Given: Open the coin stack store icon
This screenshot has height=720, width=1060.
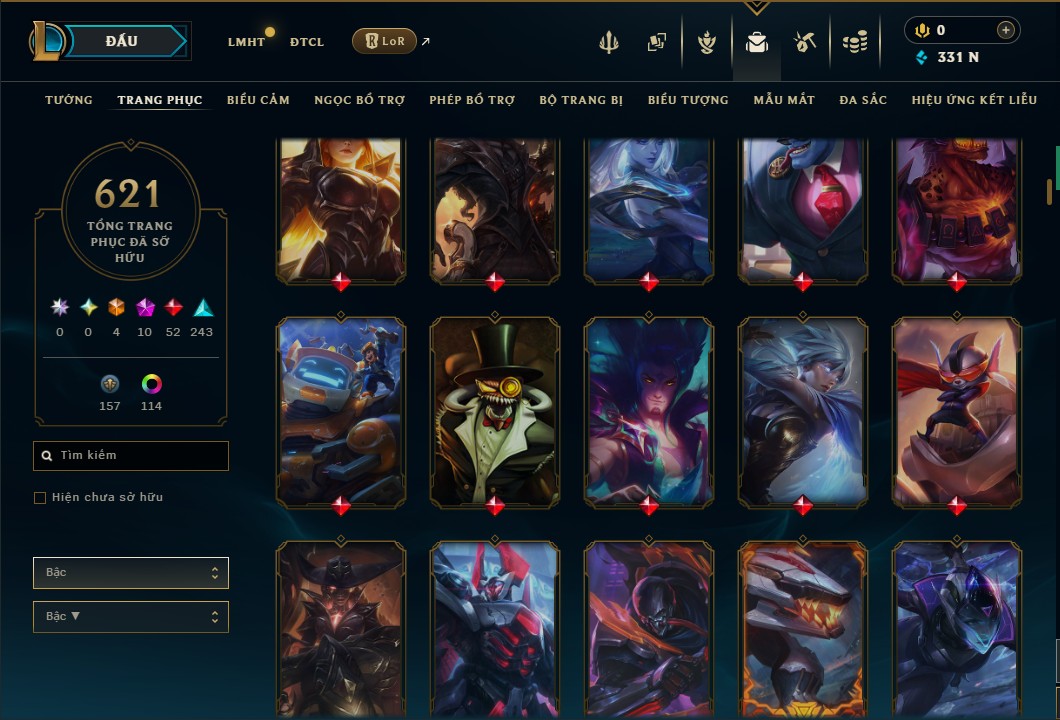Looking at the screenshot, I should pos(854,42).
